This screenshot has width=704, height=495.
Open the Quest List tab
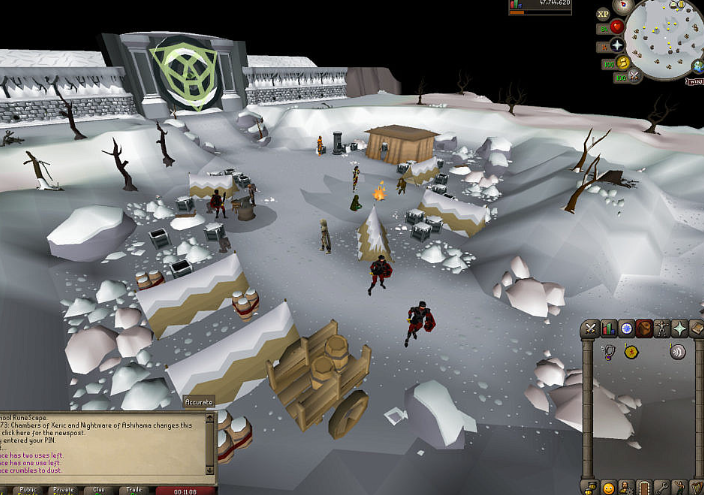(x=627, y=327)
